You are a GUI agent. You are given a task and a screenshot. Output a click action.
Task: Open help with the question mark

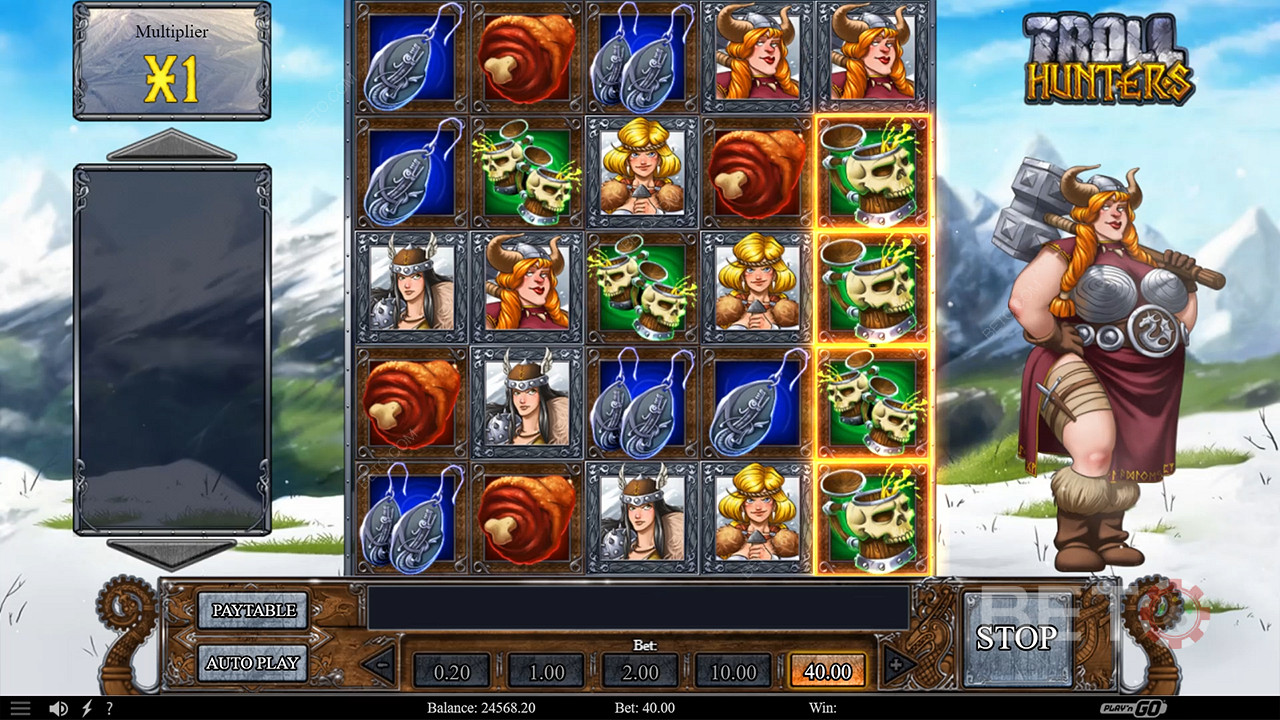point(109,708)
